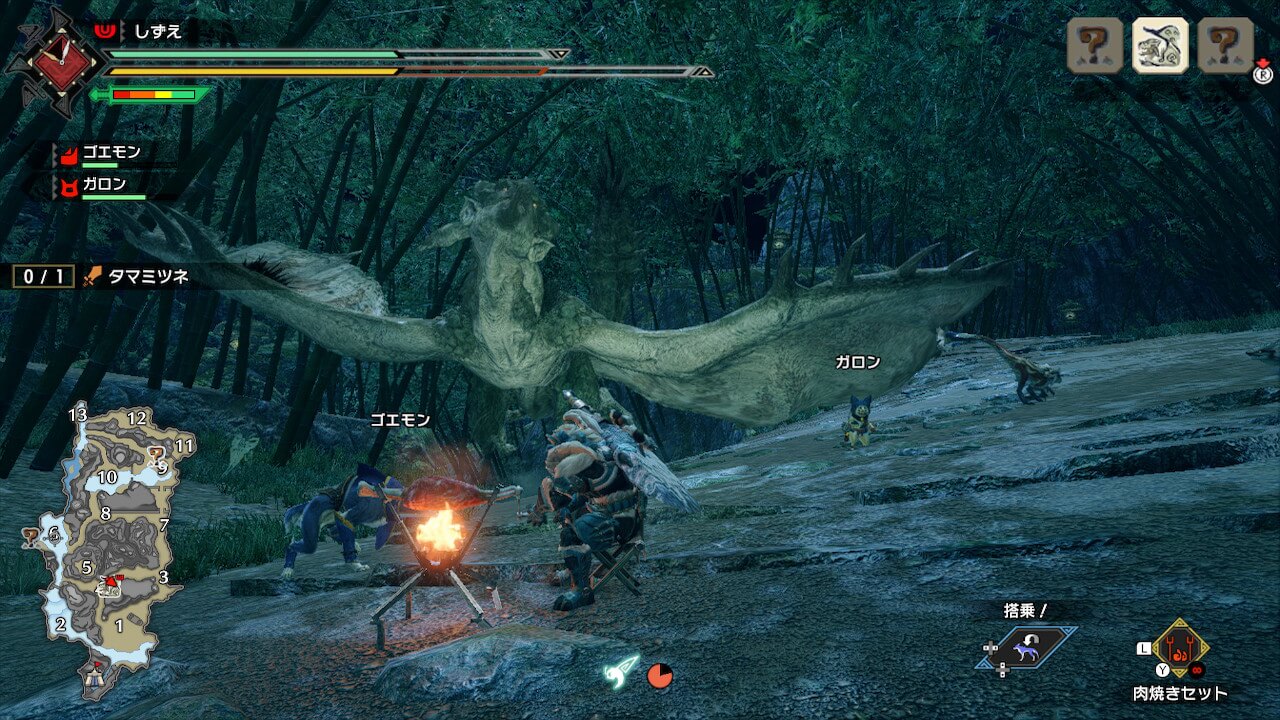Screen dimensions: 1280x720
Task: Open the area minimap
Action: (108, 545)
